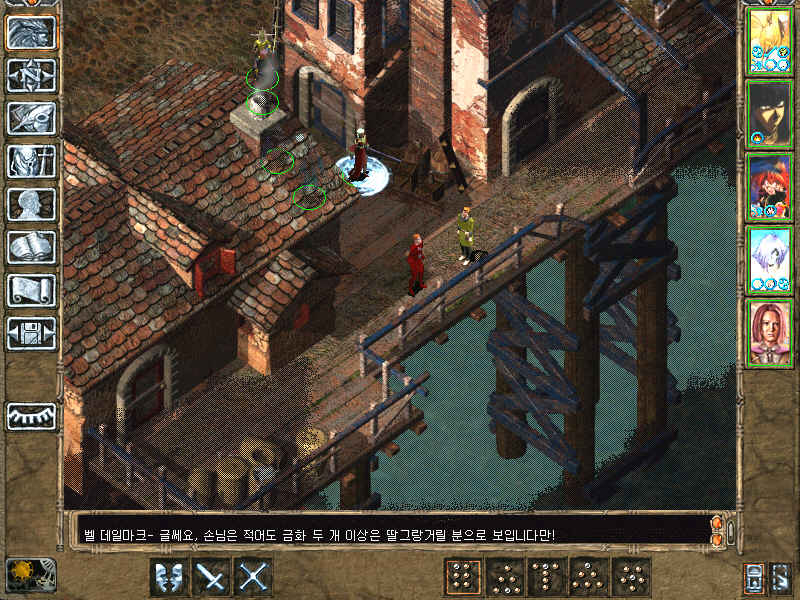Activate the single sword attack button
The height and width of the screenshot is (600, 800).
(211, 577)
